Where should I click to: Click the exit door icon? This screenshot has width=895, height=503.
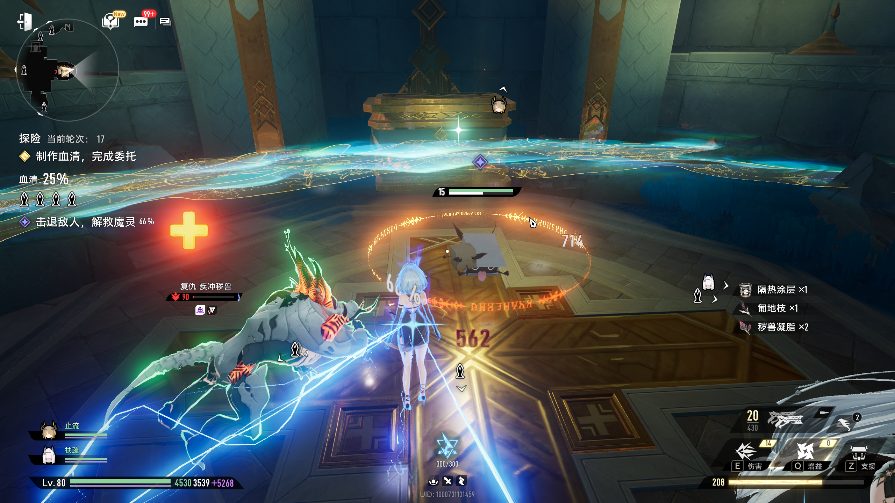pos(25,22)
